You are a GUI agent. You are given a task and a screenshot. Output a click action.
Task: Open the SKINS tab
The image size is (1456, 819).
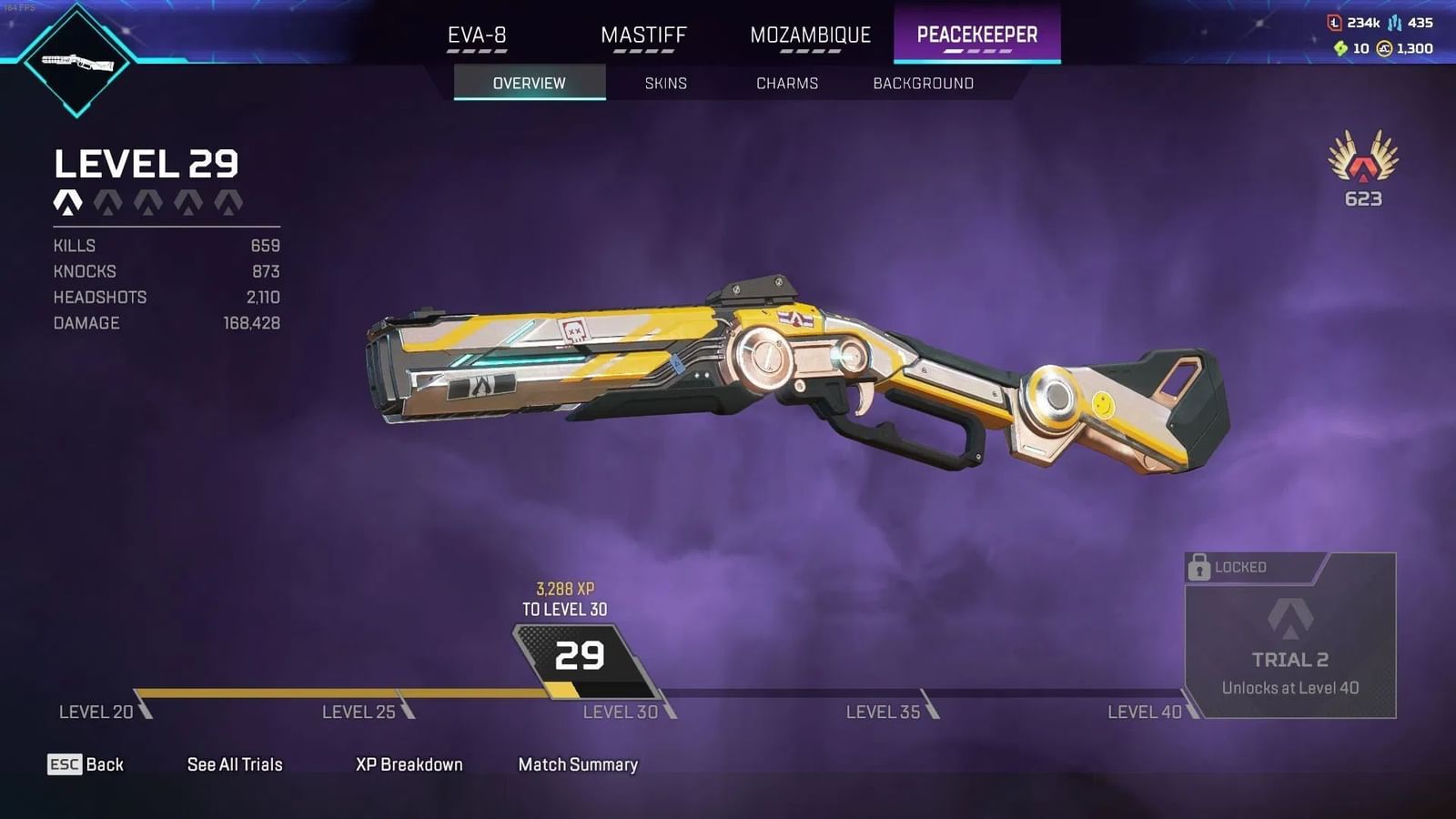click(665, 83)
